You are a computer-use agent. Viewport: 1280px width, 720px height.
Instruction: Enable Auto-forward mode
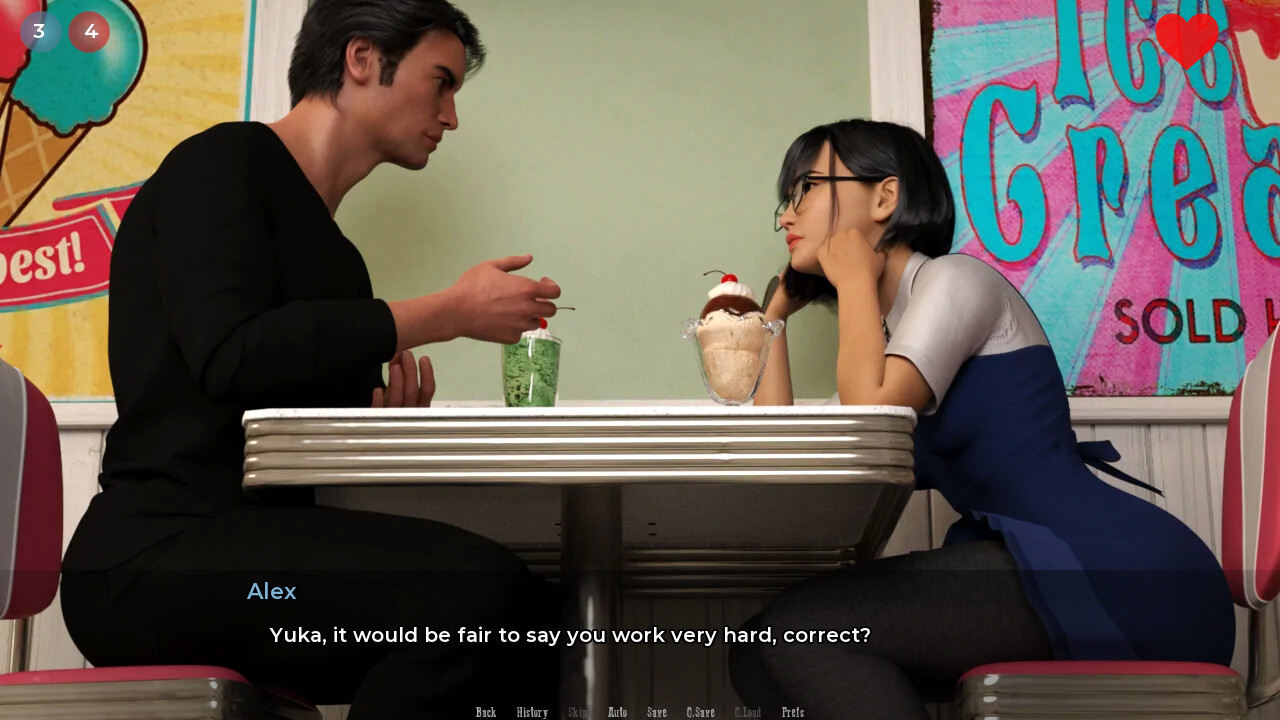[617, 712]
